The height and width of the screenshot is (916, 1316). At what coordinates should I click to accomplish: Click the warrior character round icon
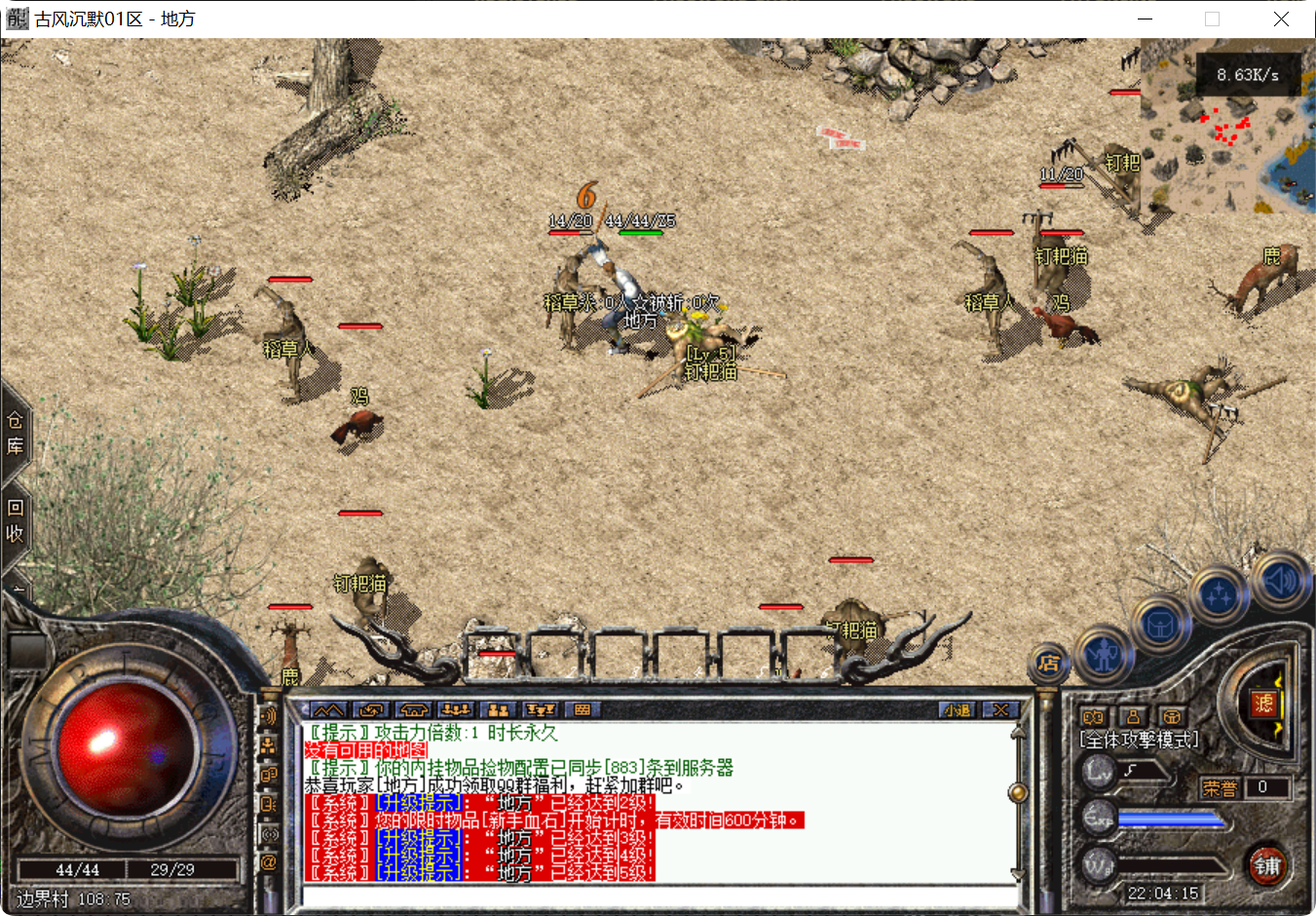(1105, 656)
